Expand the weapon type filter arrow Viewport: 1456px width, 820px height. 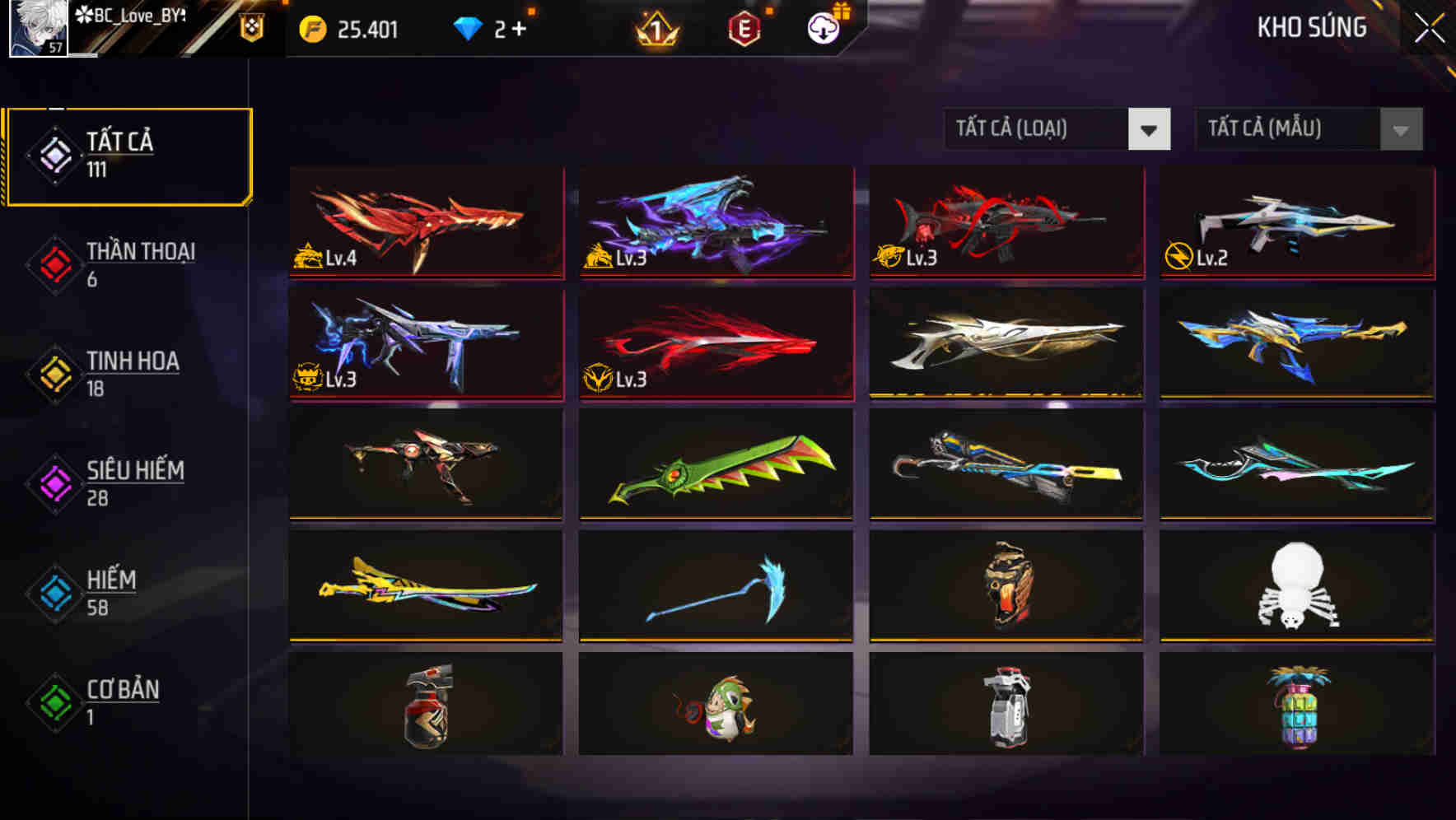[x=1150, y=129]
